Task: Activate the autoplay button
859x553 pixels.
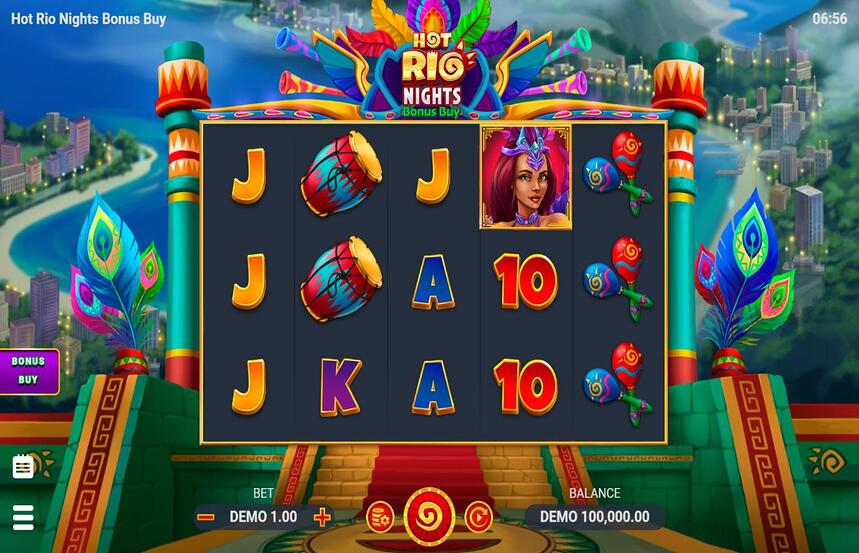Action: (x=479, y=517)
